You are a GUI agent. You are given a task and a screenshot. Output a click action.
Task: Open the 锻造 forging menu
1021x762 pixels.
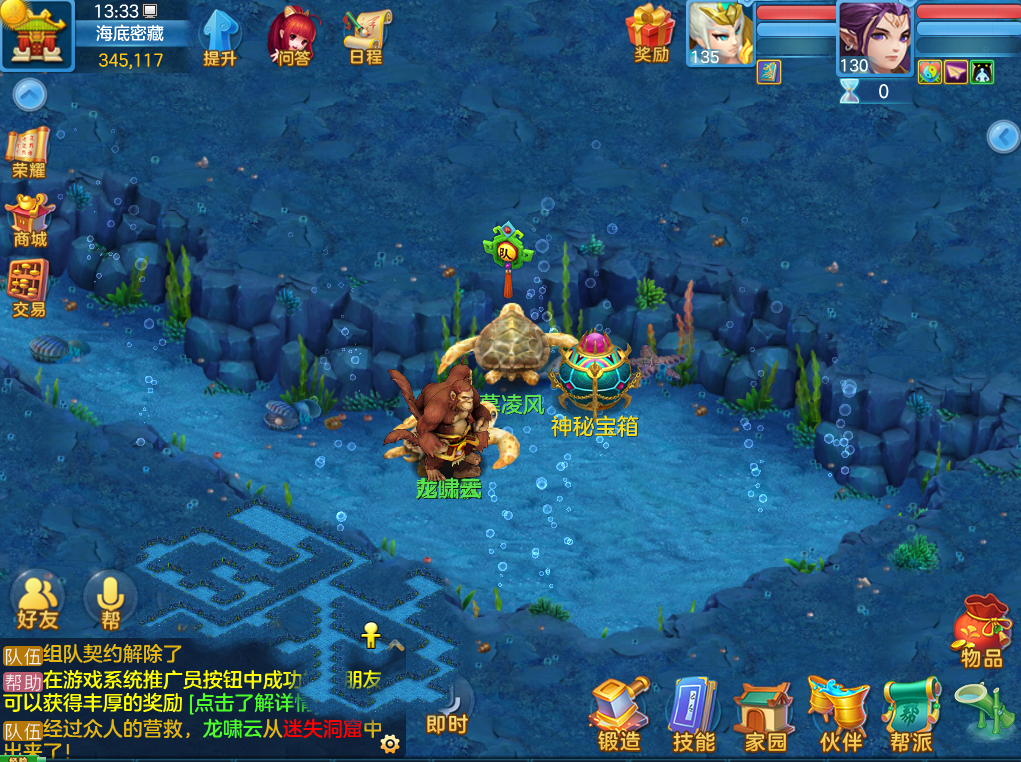point(619,714)
